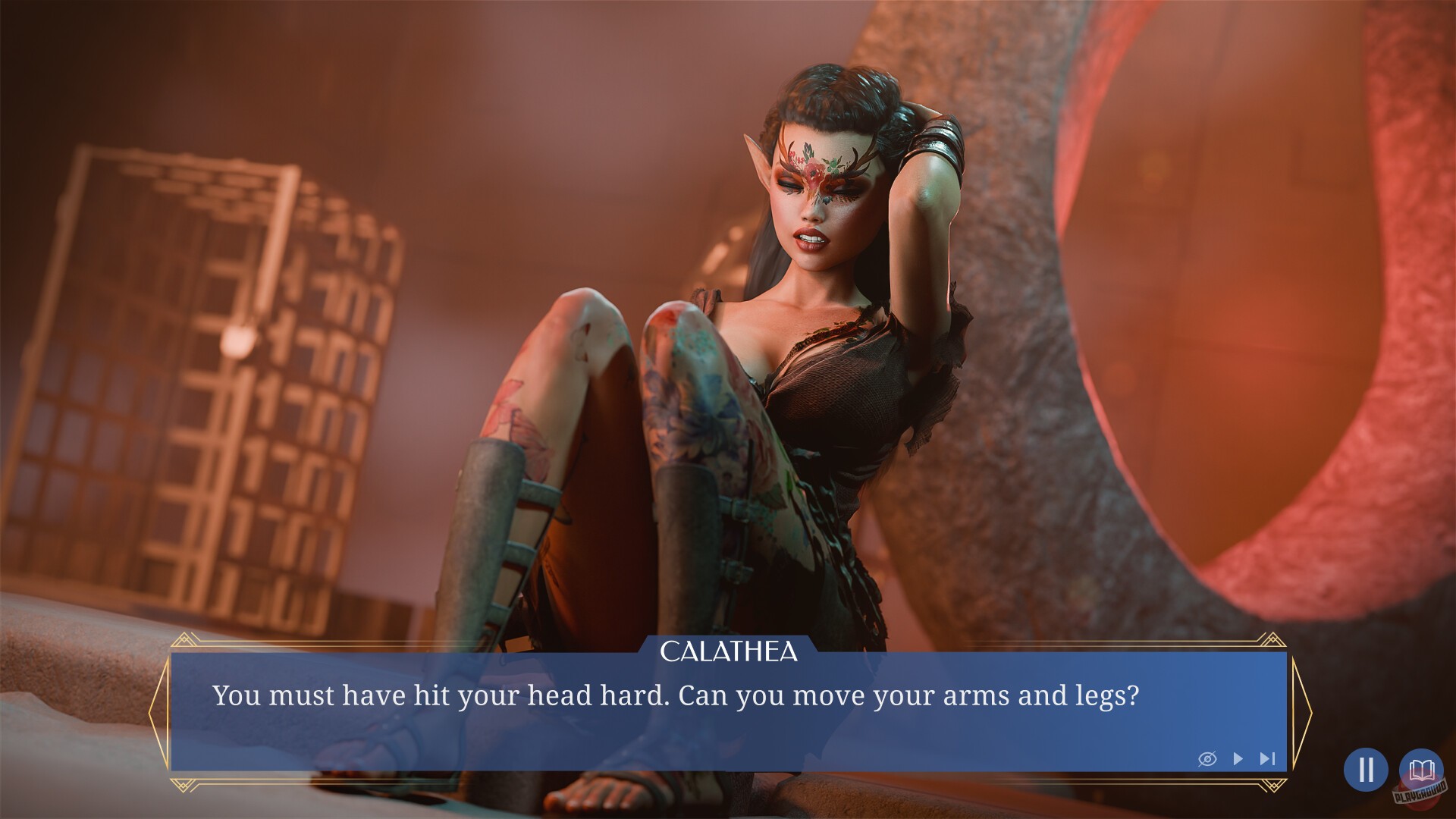Open the pause menu with the pause icon

[x=1368, y=770]
